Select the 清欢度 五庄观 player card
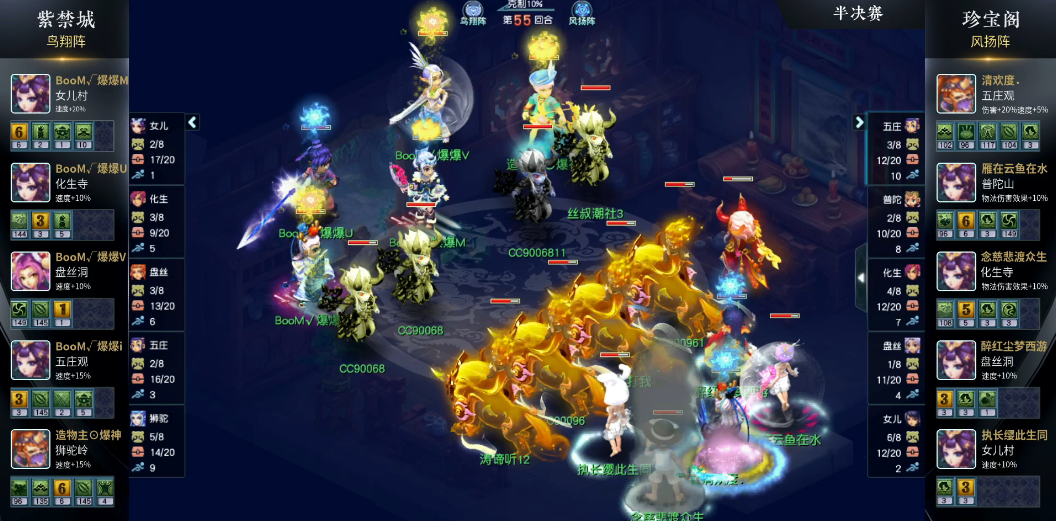 click(990, 94)
